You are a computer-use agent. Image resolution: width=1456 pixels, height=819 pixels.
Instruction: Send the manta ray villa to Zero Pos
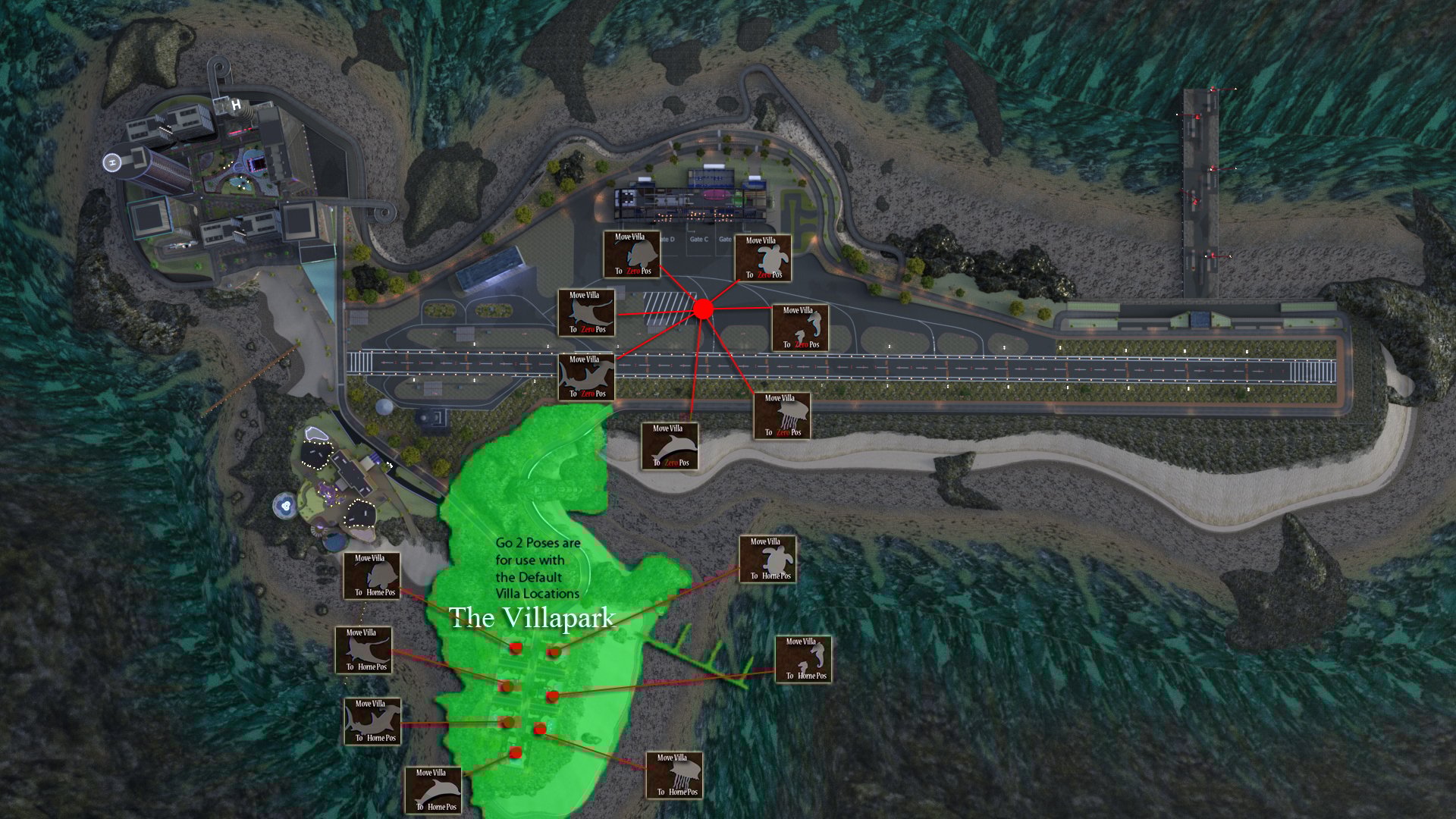pos(586,313)
